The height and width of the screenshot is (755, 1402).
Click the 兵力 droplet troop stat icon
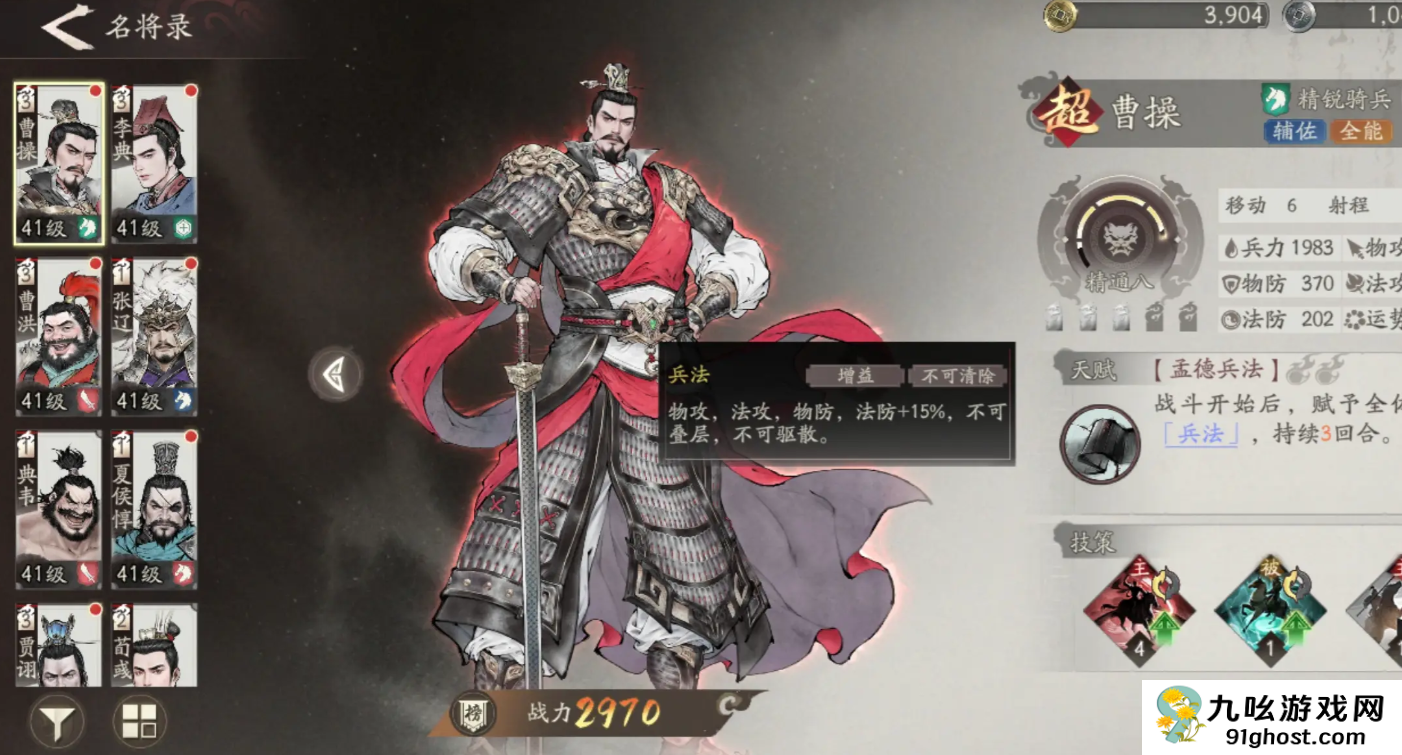click(1232, 249)
